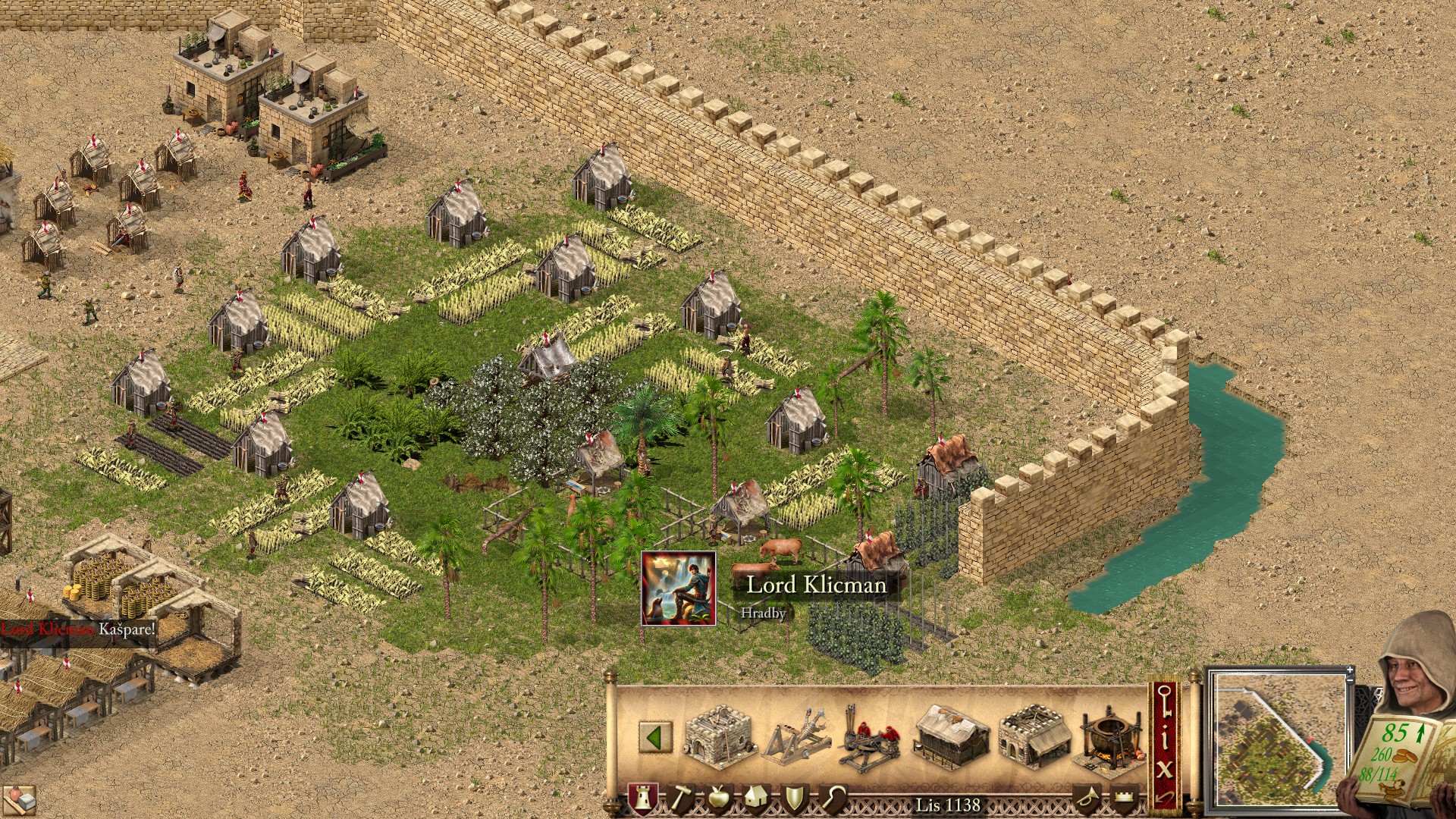Select the stable building with white roof
This screenshot has height=819, width=1456.
point(951,736)
